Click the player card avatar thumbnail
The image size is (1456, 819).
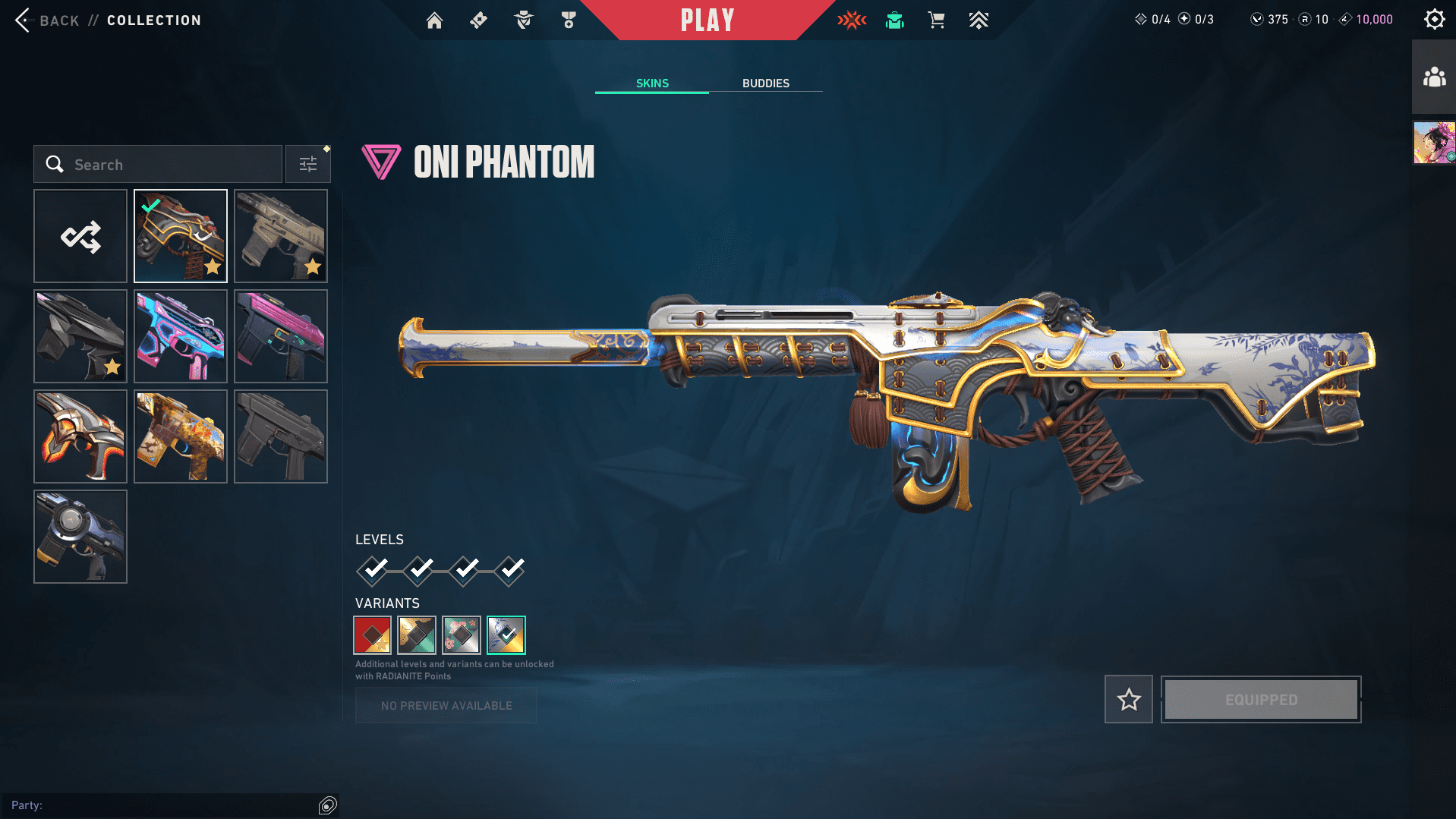pos(1434,143)
